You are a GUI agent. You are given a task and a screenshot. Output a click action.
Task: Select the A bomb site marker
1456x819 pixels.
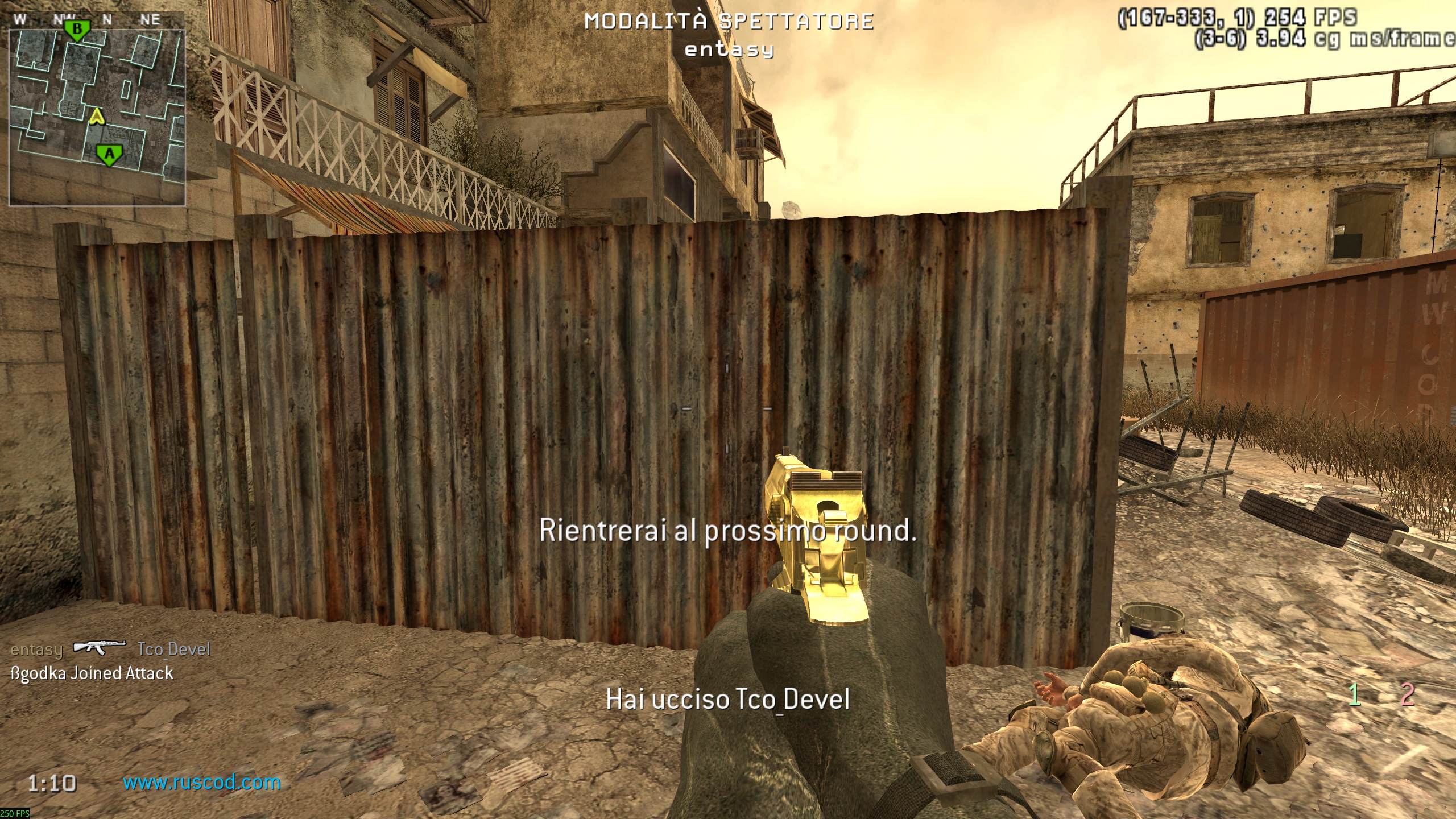[x=109, y=155]
